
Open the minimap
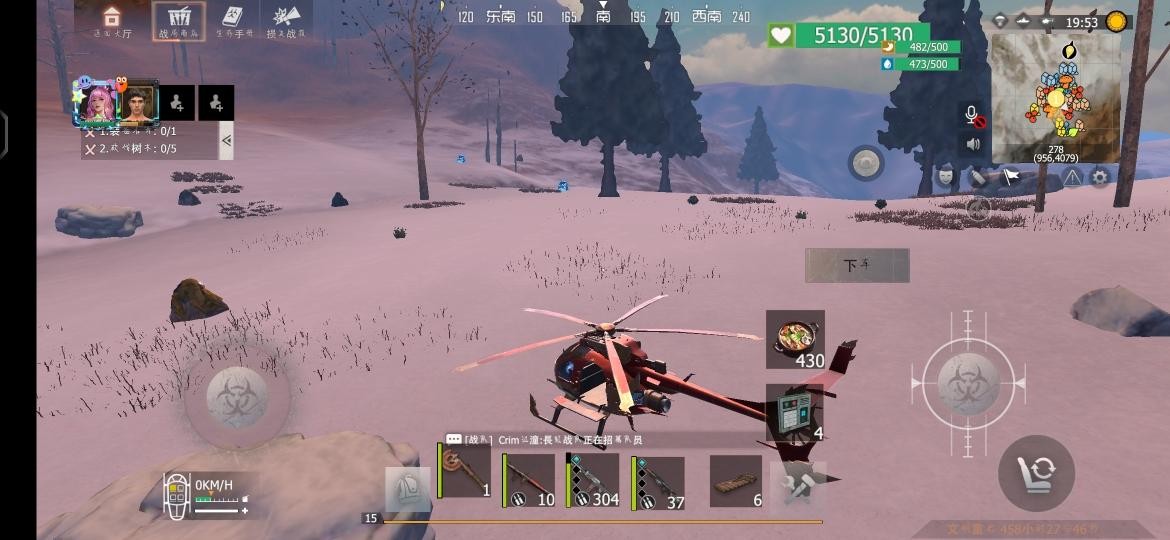click(x=1055, y=98)
